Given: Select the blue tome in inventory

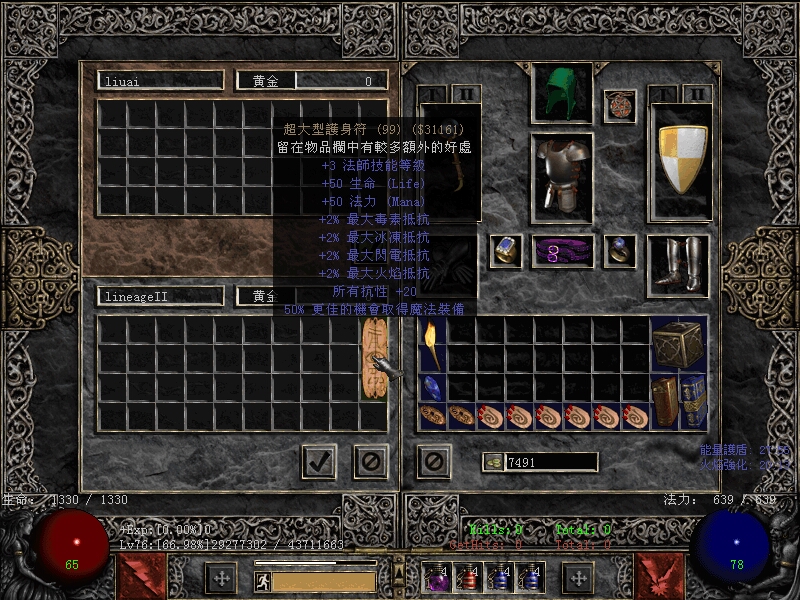Looking at the screenshot, I should click(693, 402).
